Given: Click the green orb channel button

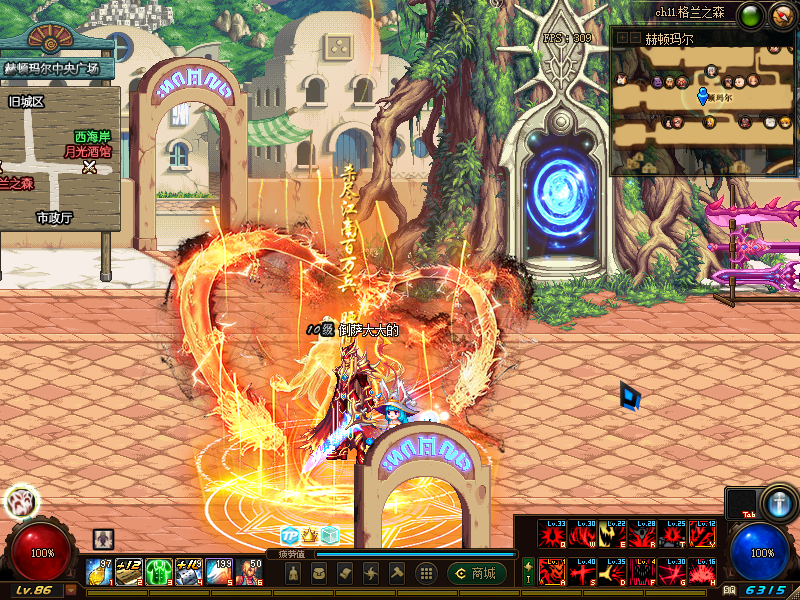Looking at the screenshot, I should tap(752, 14).
